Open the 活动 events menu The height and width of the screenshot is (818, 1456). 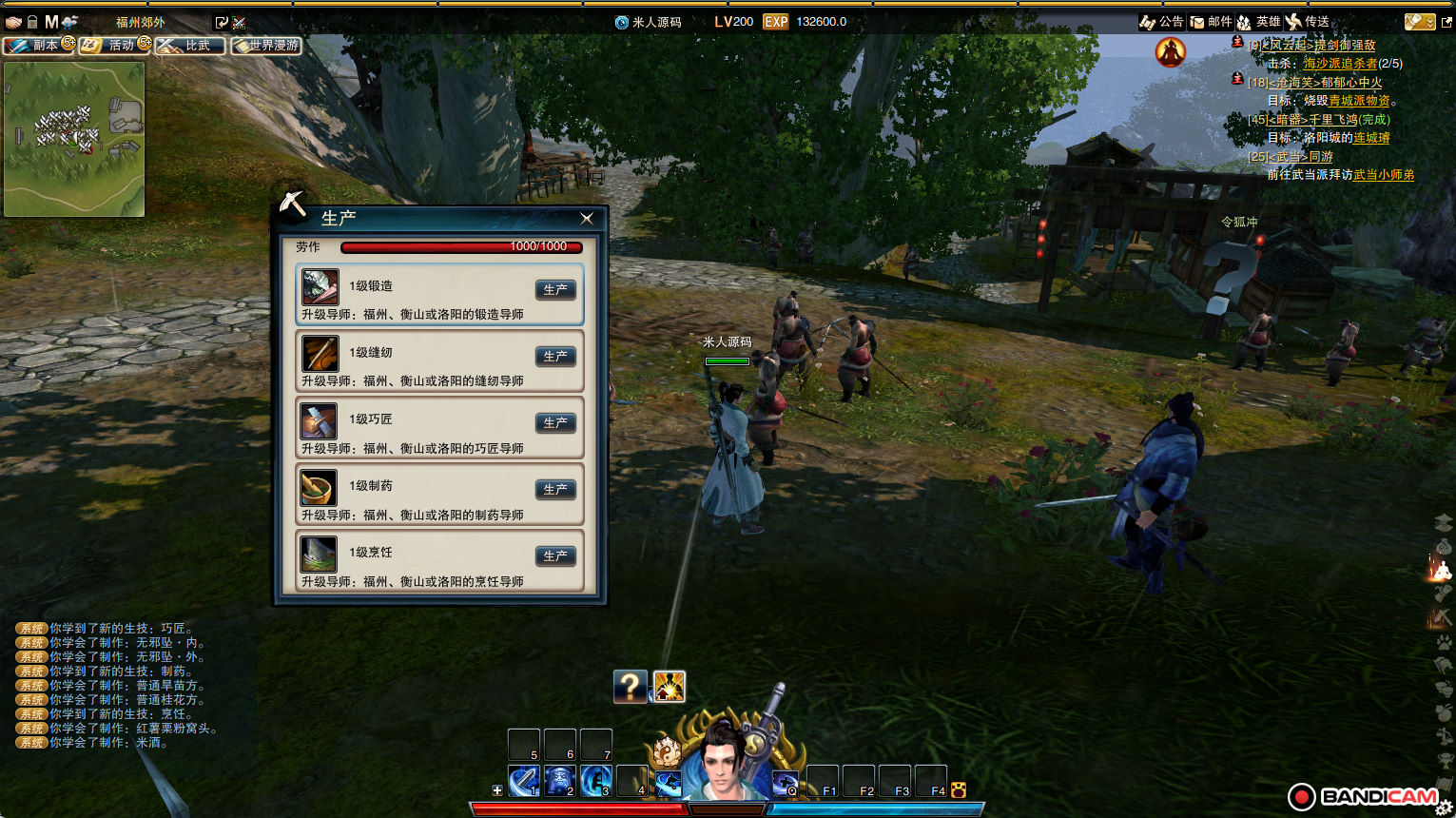(114, 45)
